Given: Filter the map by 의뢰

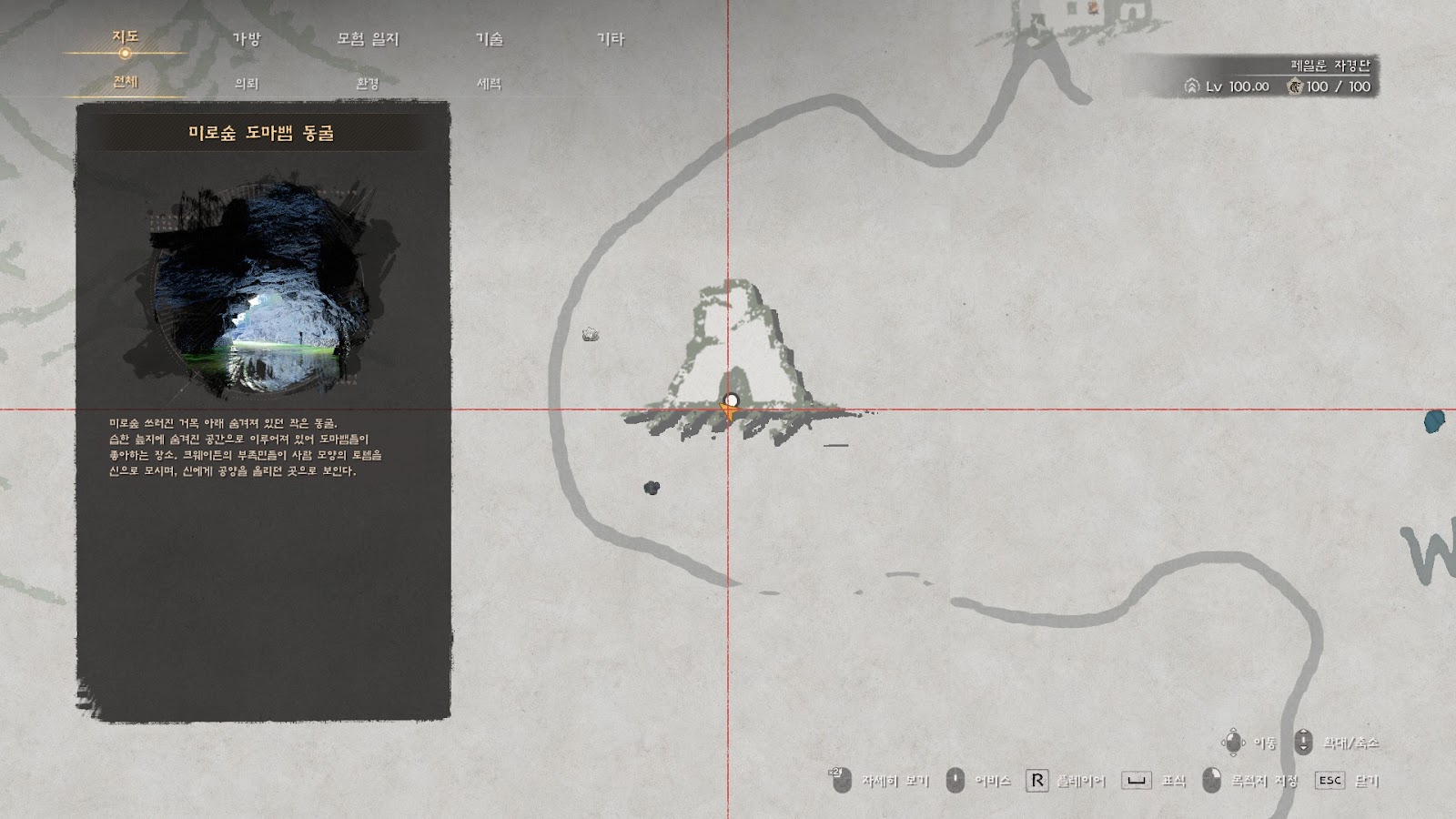Looking at the screenshot, I should [x=246, y=84].
